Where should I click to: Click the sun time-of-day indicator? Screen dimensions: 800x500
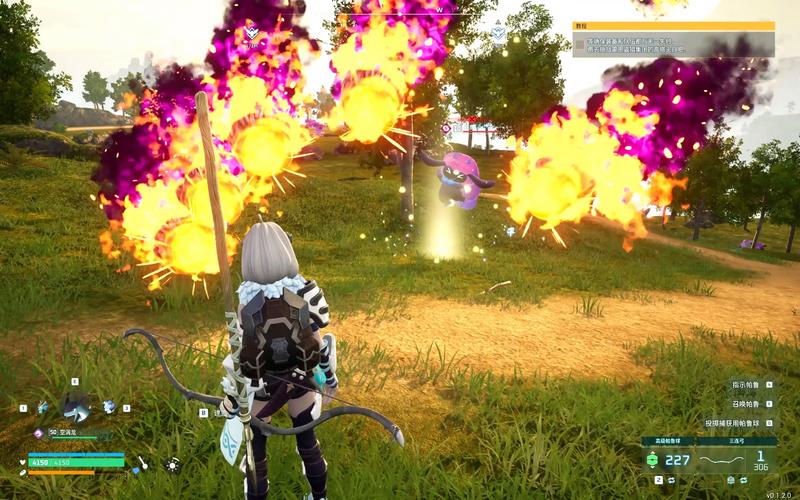pyautogui.click(x=172, y=464)
